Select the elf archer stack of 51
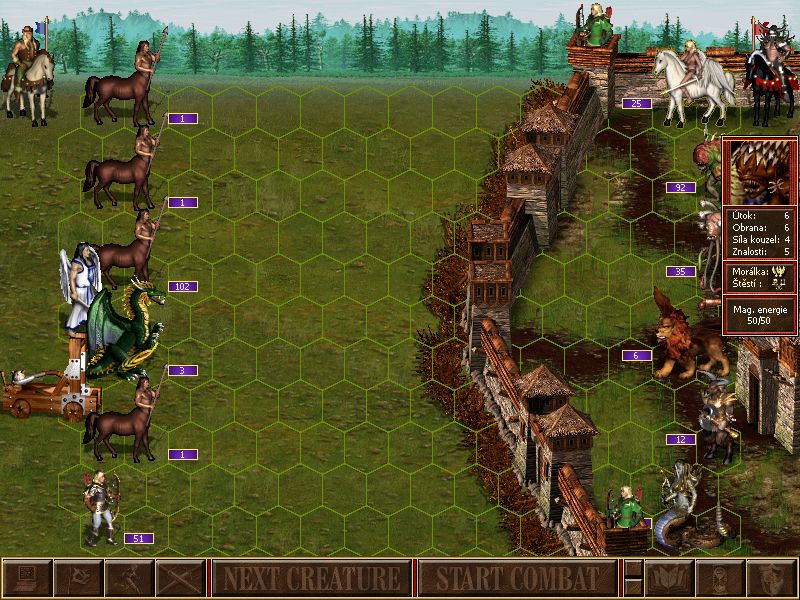This screenshot has height=600, width=800. coord(100,507)
